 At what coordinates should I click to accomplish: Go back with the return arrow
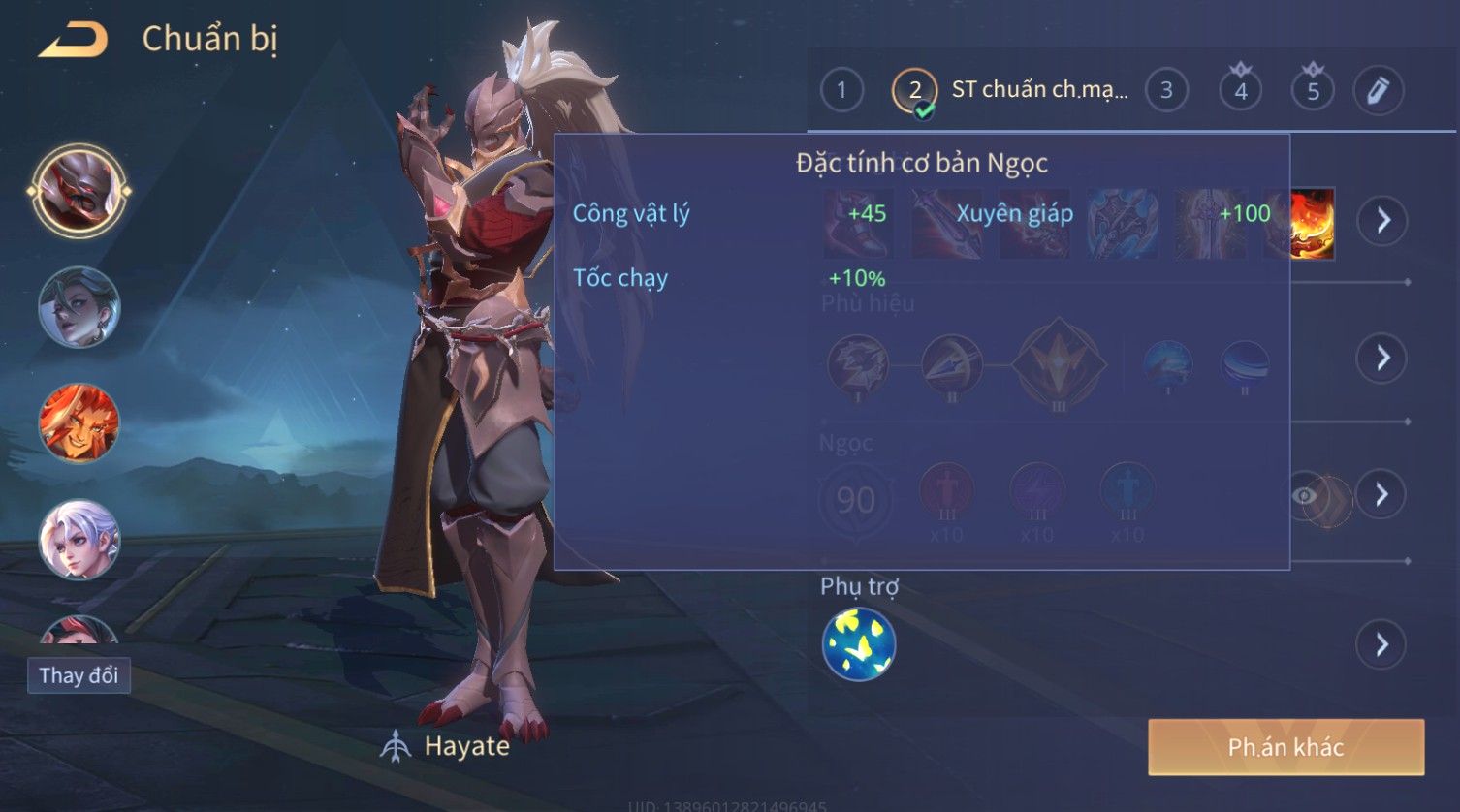pyautogui.click(x=74, y=40)
